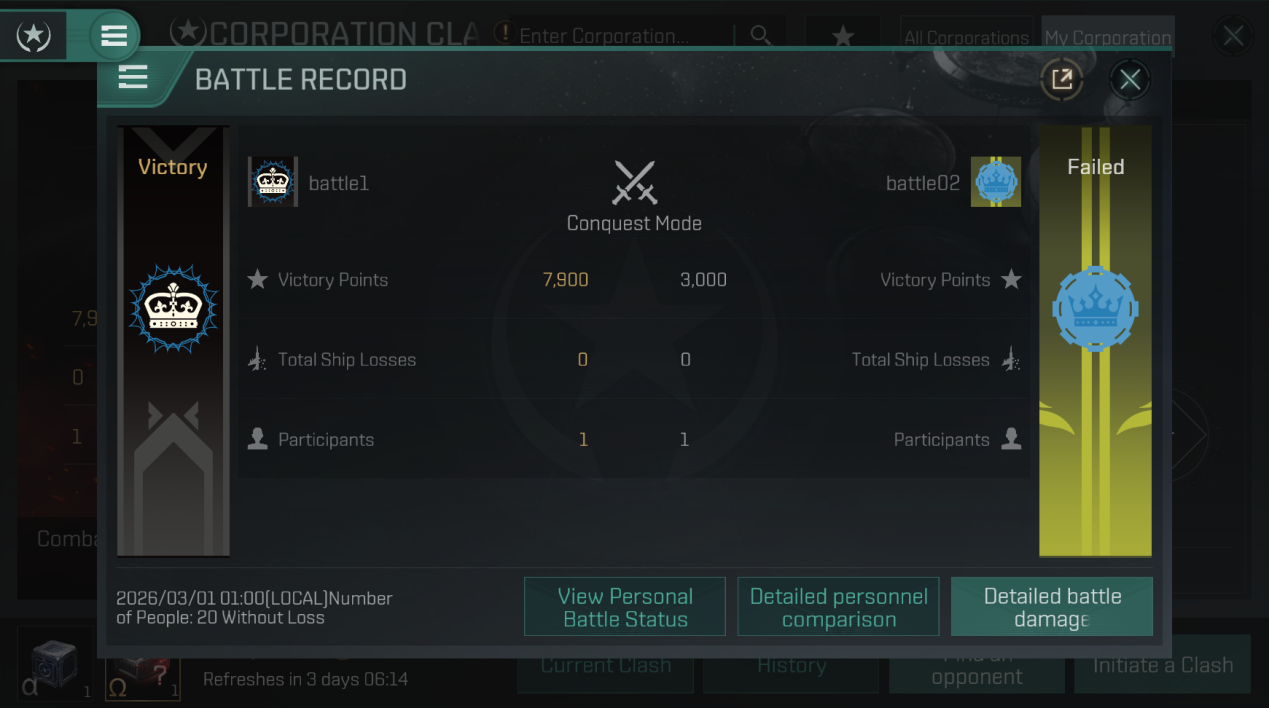Open Detailed battle damage
This screenshot has height=708, width=1269.
point(1051,607)
